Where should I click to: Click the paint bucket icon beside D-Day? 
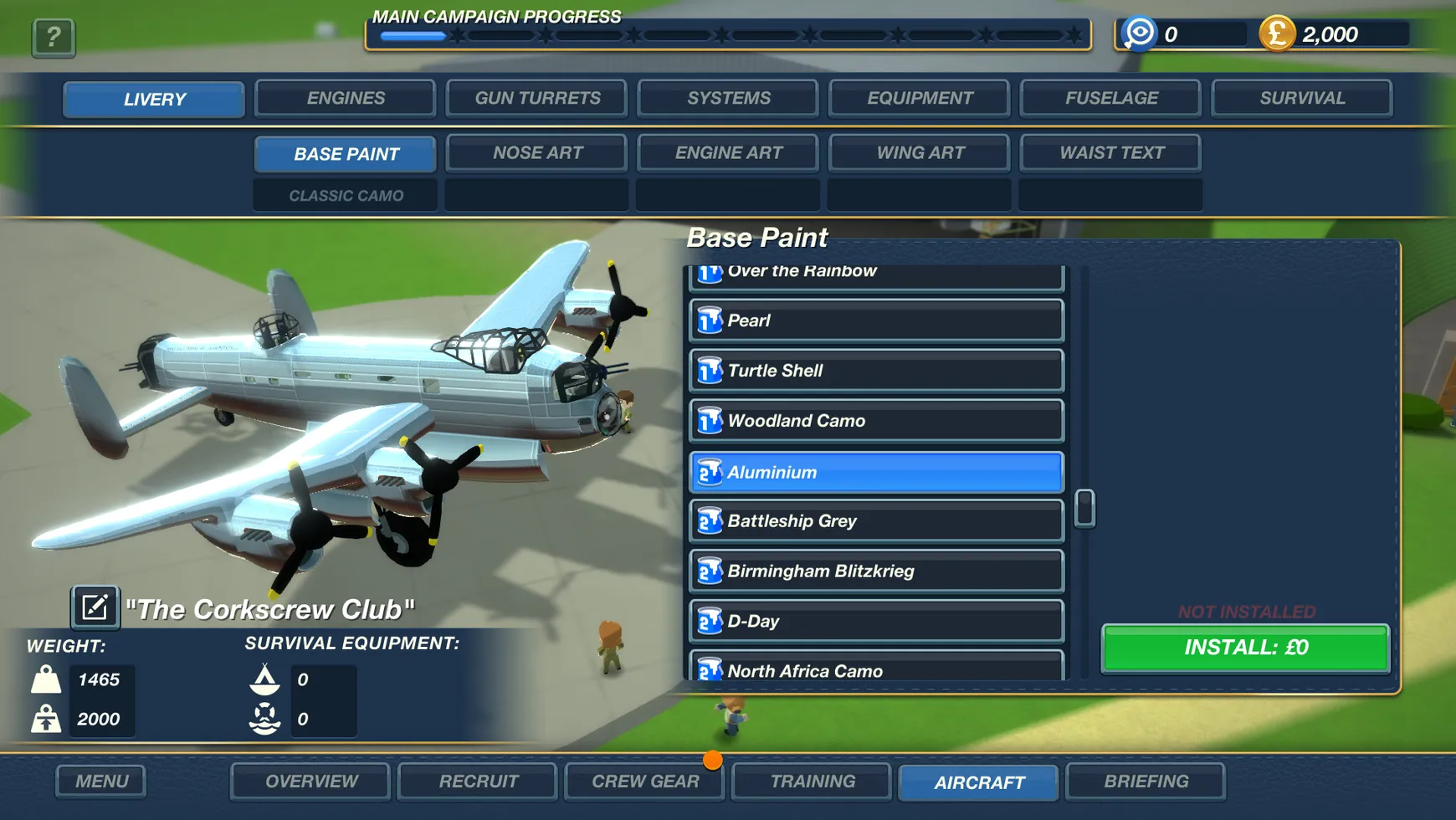click(709, 621)
